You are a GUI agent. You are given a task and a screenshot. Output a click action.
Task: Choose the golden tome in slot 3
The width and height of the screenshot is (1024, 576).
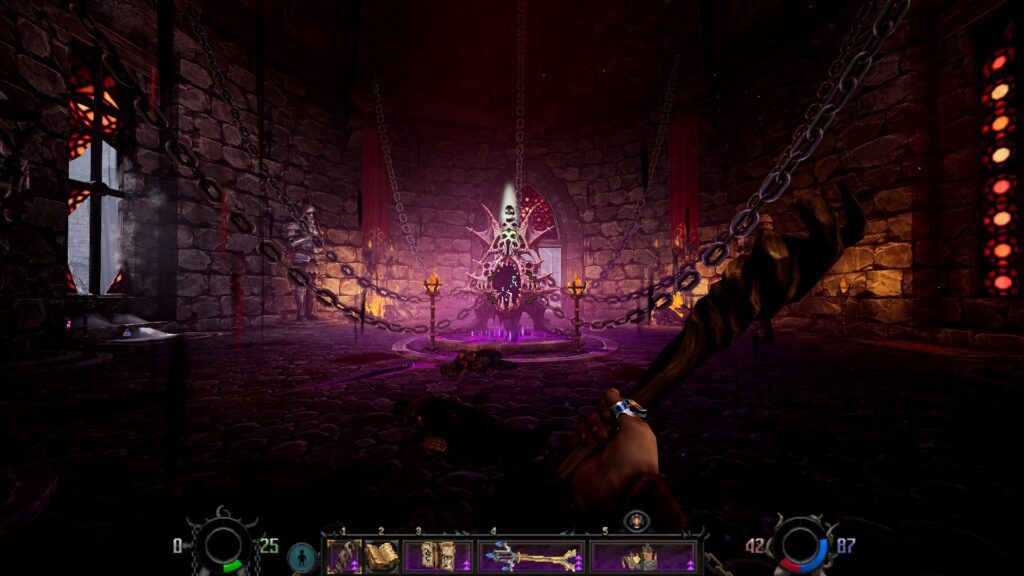438,556
